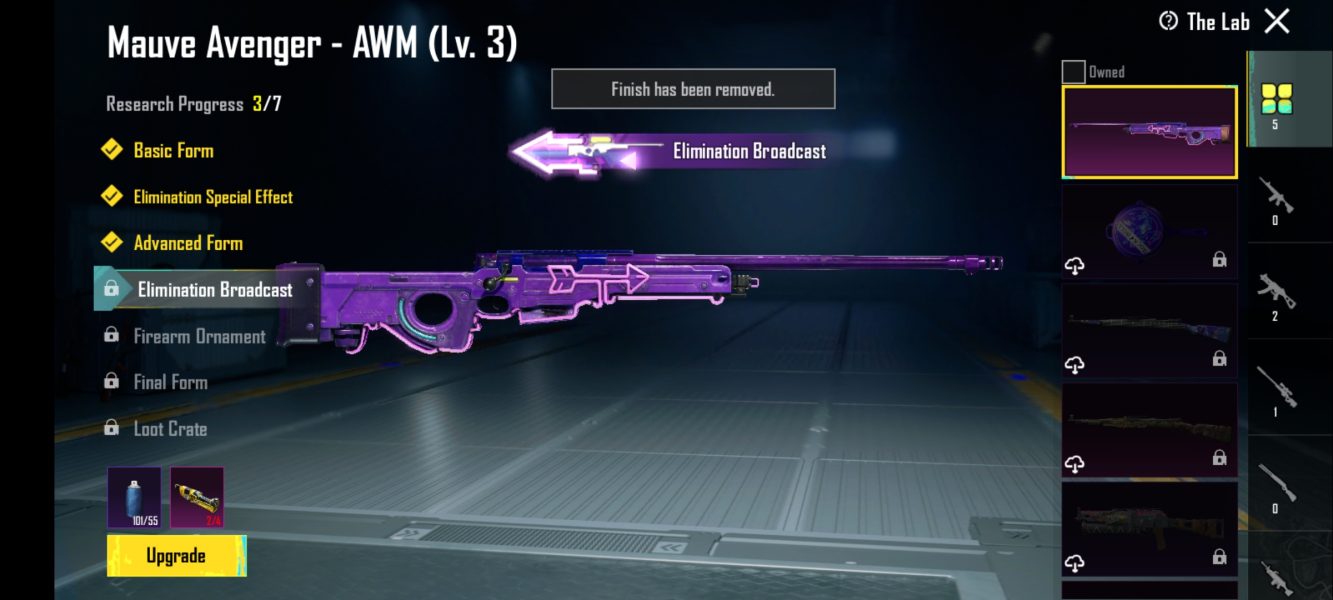Select the blue paint can material
Screen dimensions: 1333x600
coord(134,497)
